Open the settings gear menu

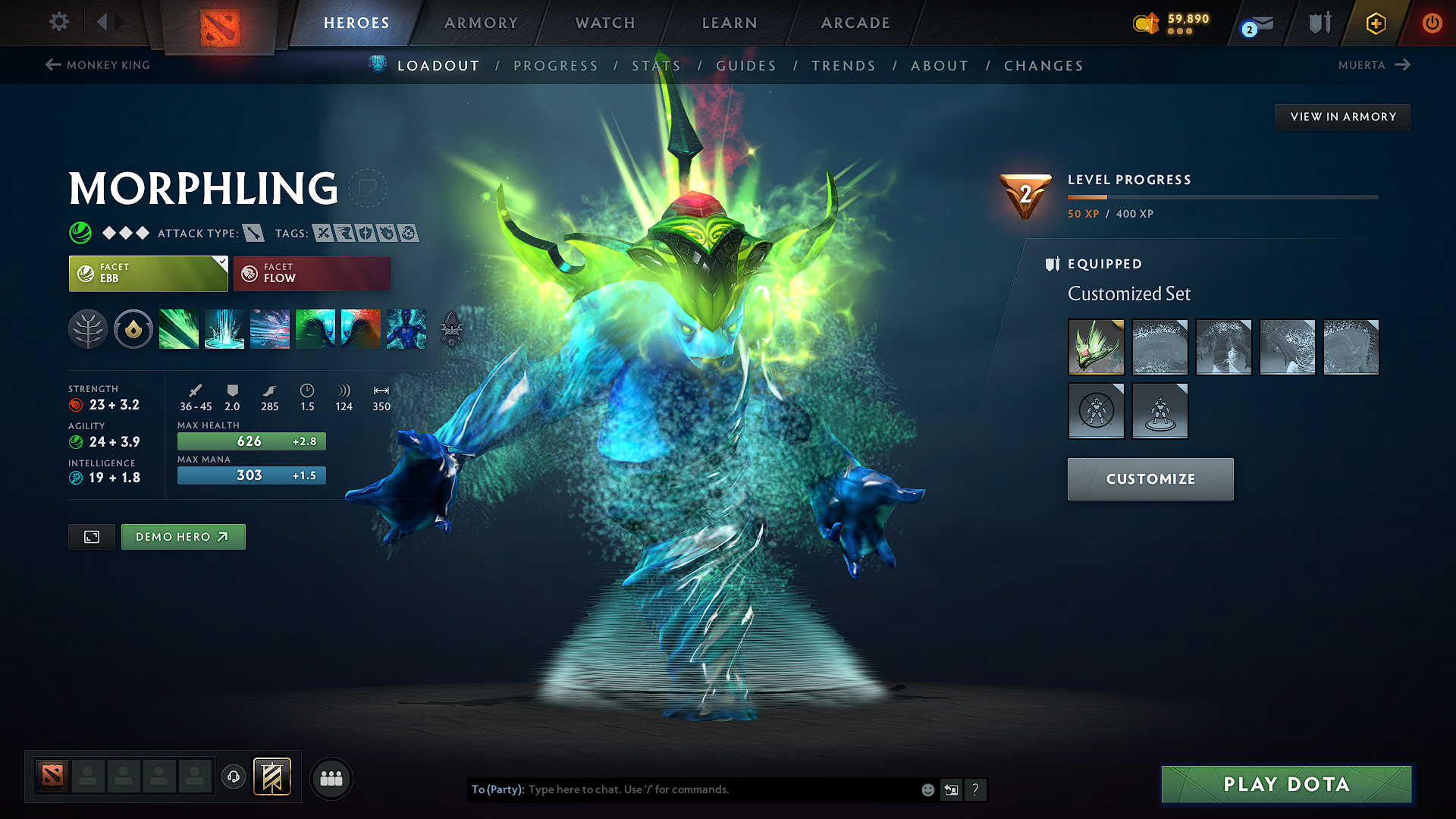pos(58,22)
